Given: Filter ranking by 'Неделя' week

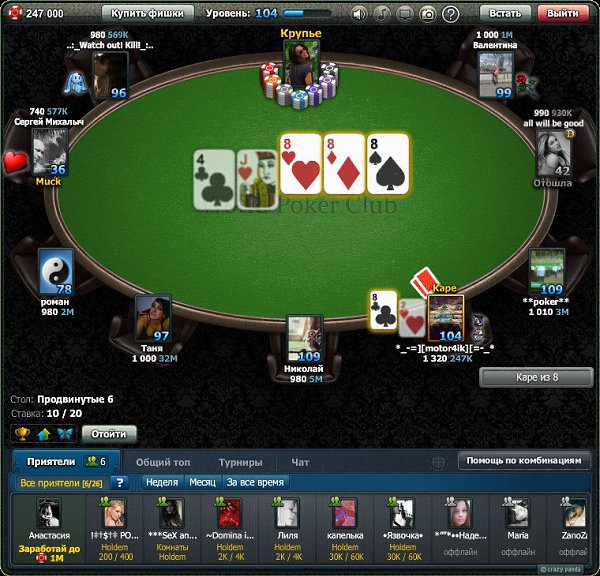Looking at the screenshot, I should click(161, 483).
